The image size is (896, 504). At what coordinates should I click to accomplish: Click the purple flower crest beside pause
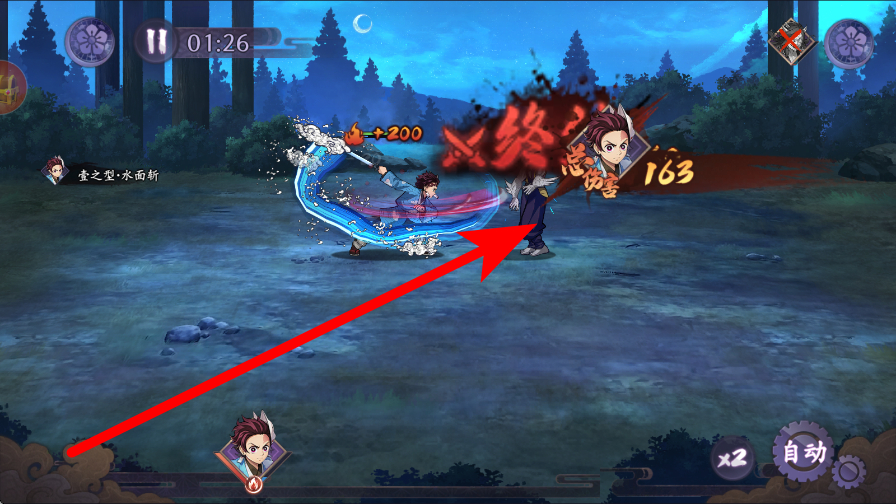[90, 42]
